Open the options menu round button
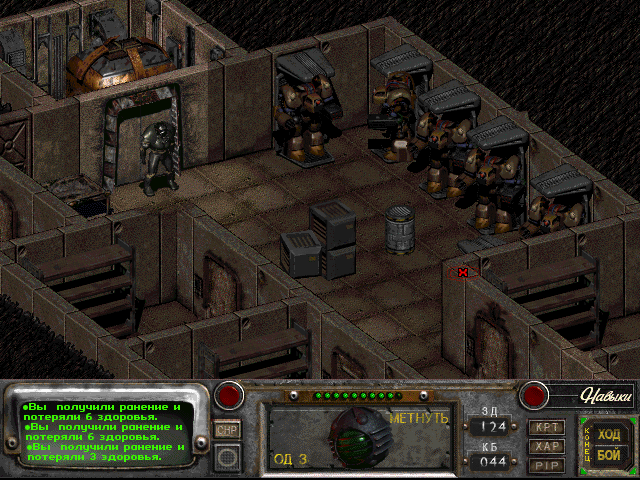Image resolution: width=640 pixels, height=480 pixels. (226, 456)
